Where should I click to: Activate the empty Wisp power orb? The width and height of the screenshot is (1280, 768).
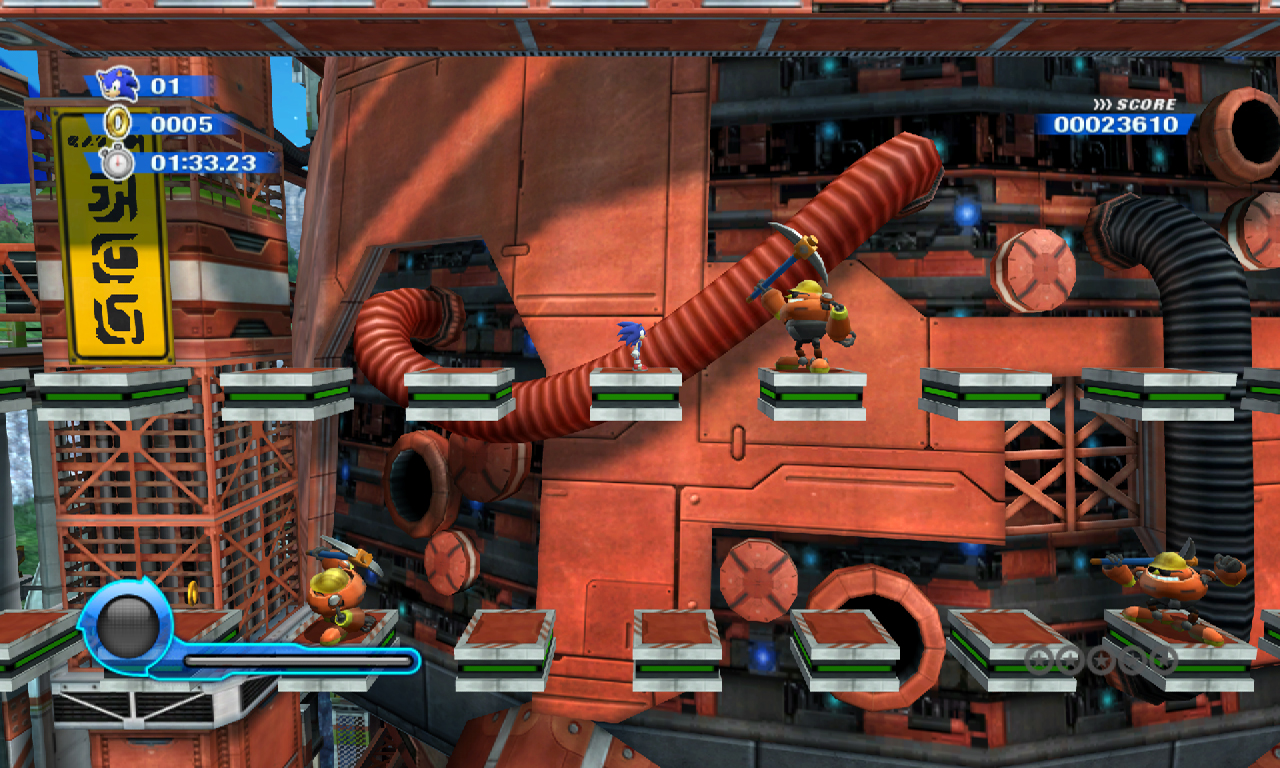coord(128,626)
